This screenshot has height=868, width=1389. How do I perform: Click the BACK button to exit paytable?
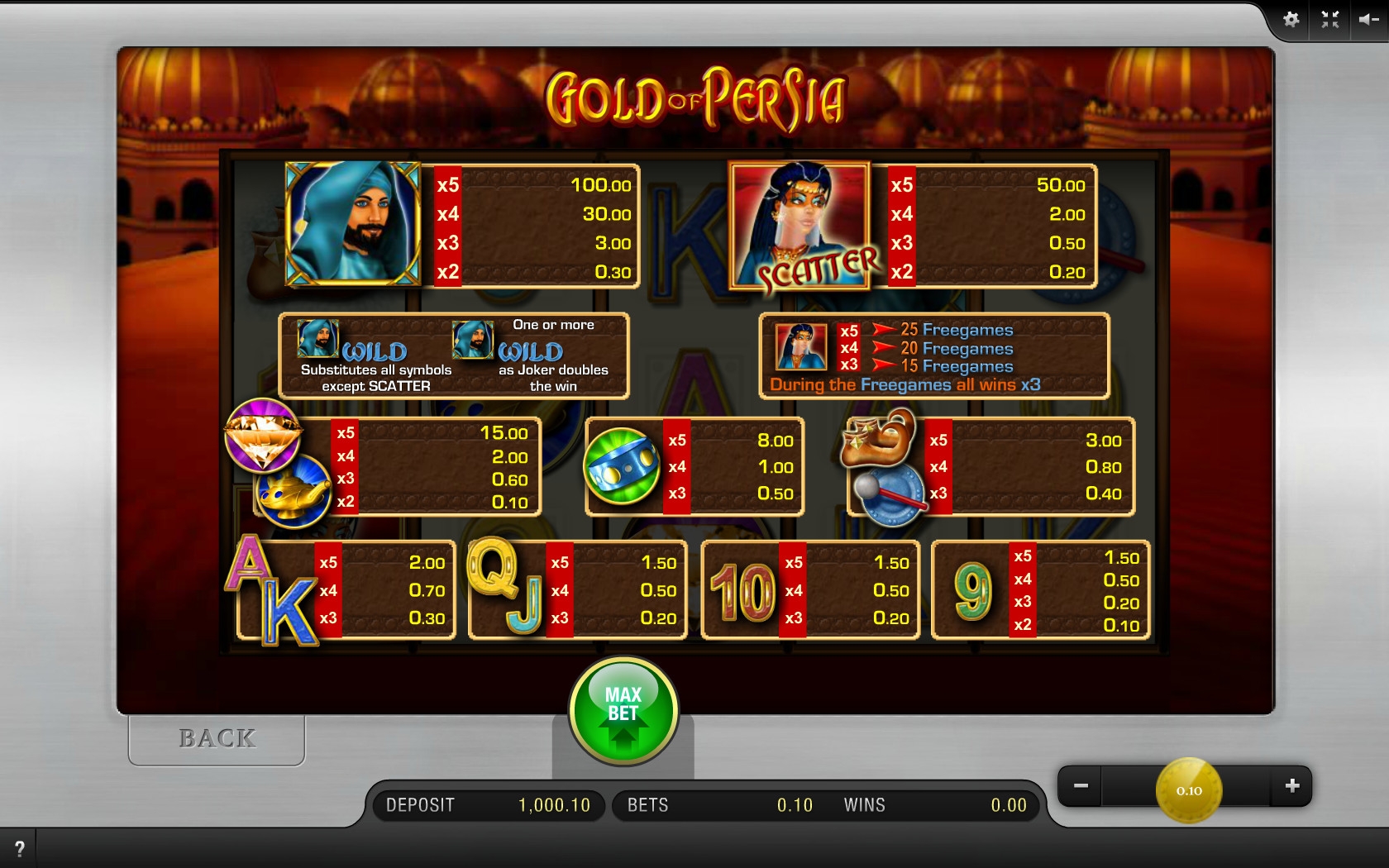tap(217, 738)
